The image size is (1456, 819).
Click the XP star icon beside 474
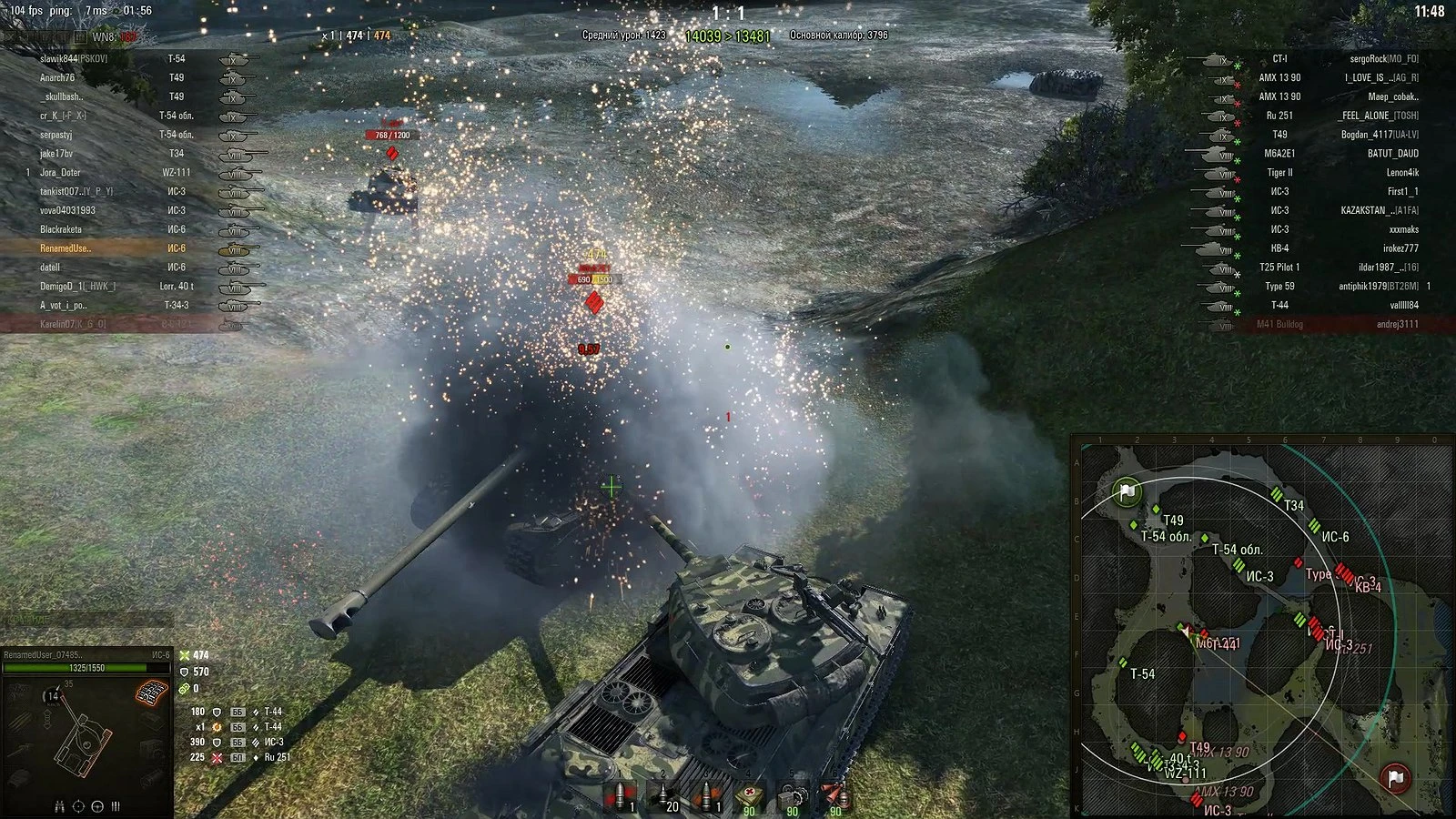click(183, 656)
